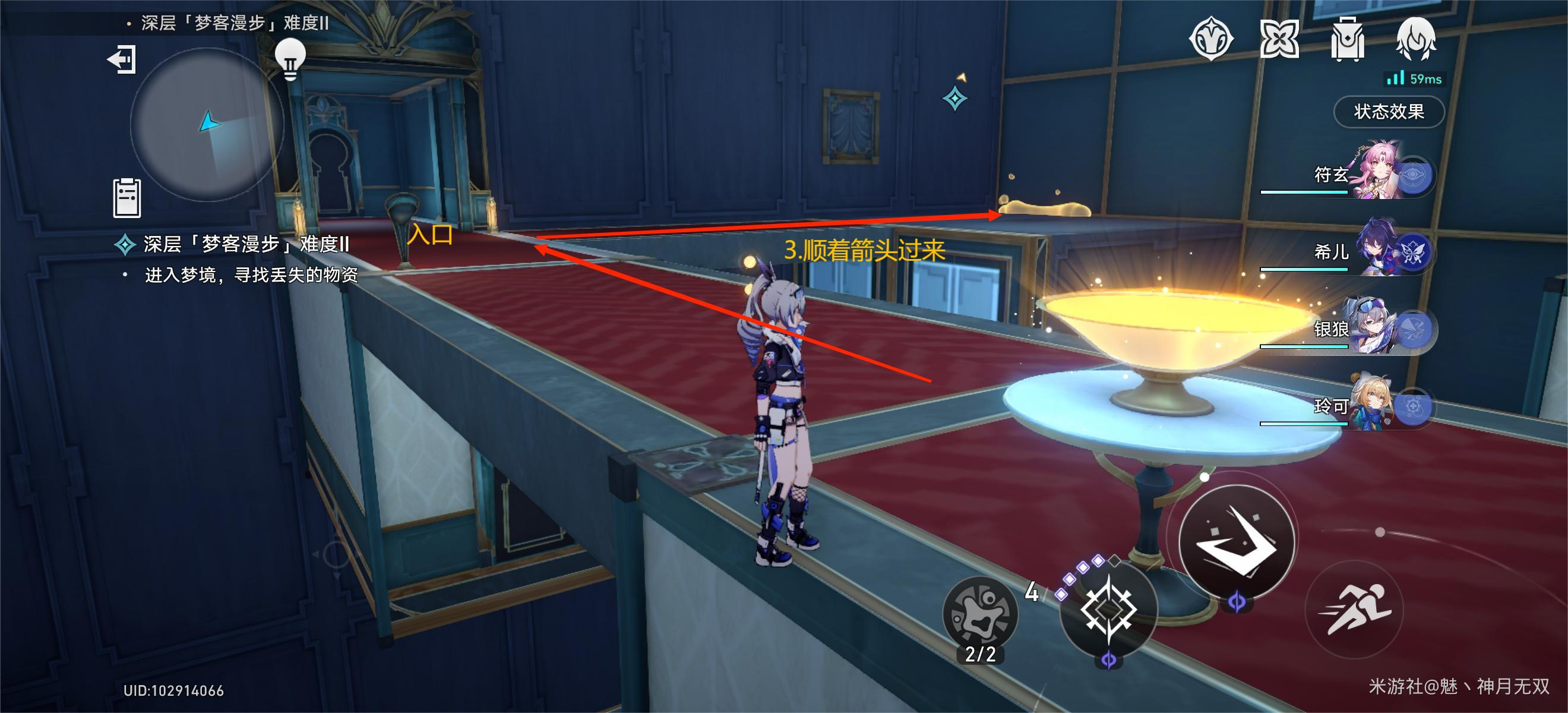Open the suitcase inventory icon
Image resolution: width=1568 pixels, height=713 pixels.
pos(1347,39)
